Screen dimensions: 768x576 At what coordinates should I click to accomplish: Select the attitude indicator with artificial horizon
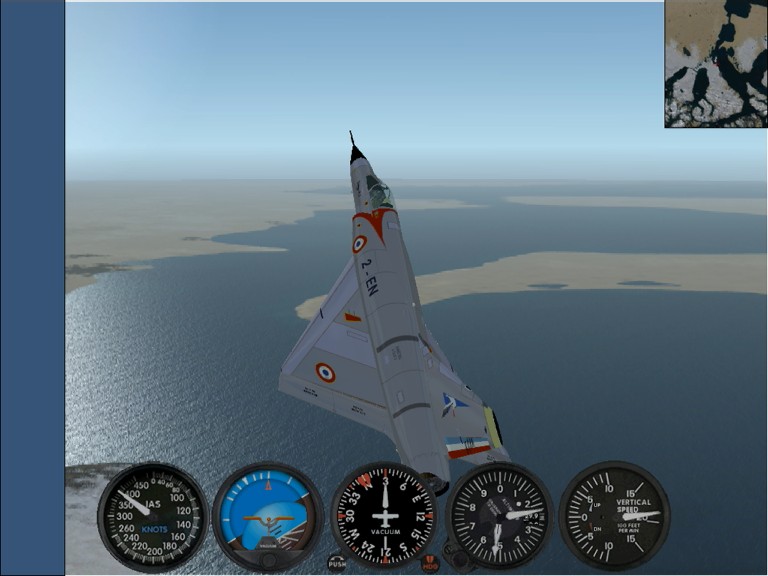(x=268, y=516)
